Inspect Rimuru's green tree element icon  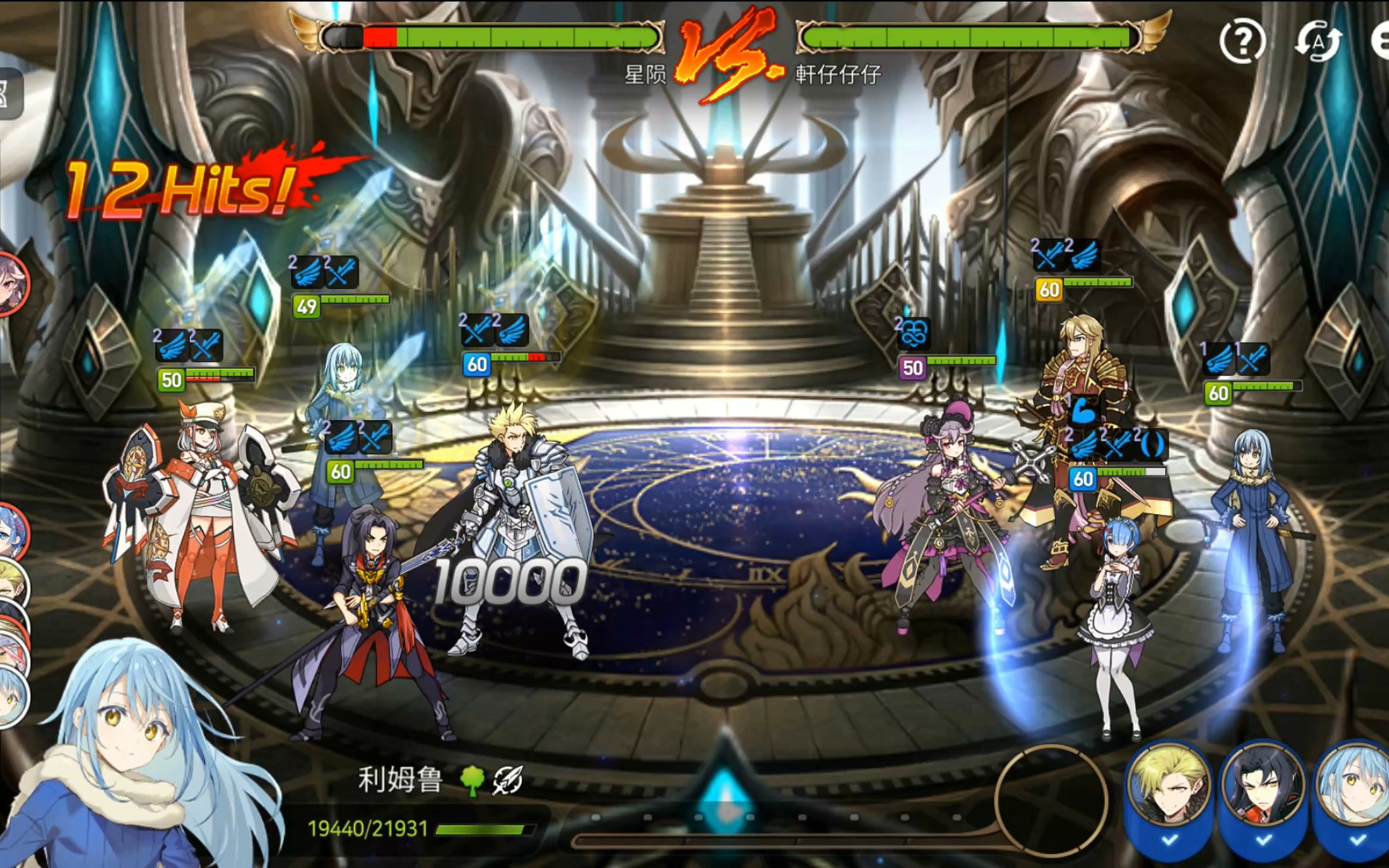[472, 781]
